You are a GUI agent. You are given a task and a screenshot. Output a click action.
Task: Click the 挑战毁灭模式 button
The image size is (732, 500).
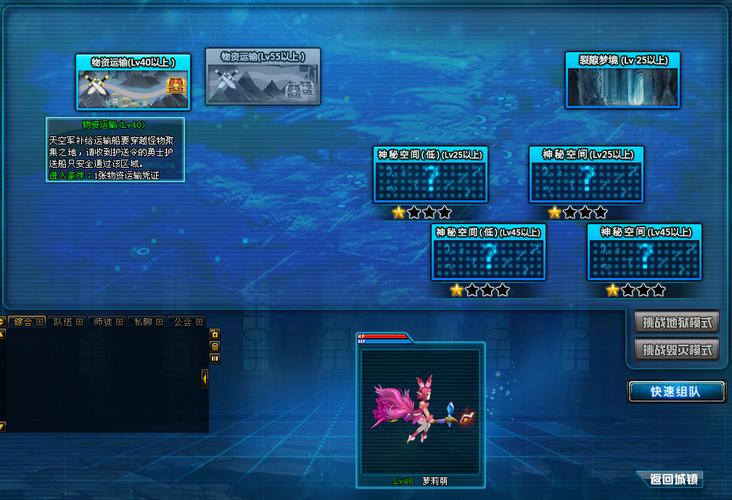coord(678,350)
